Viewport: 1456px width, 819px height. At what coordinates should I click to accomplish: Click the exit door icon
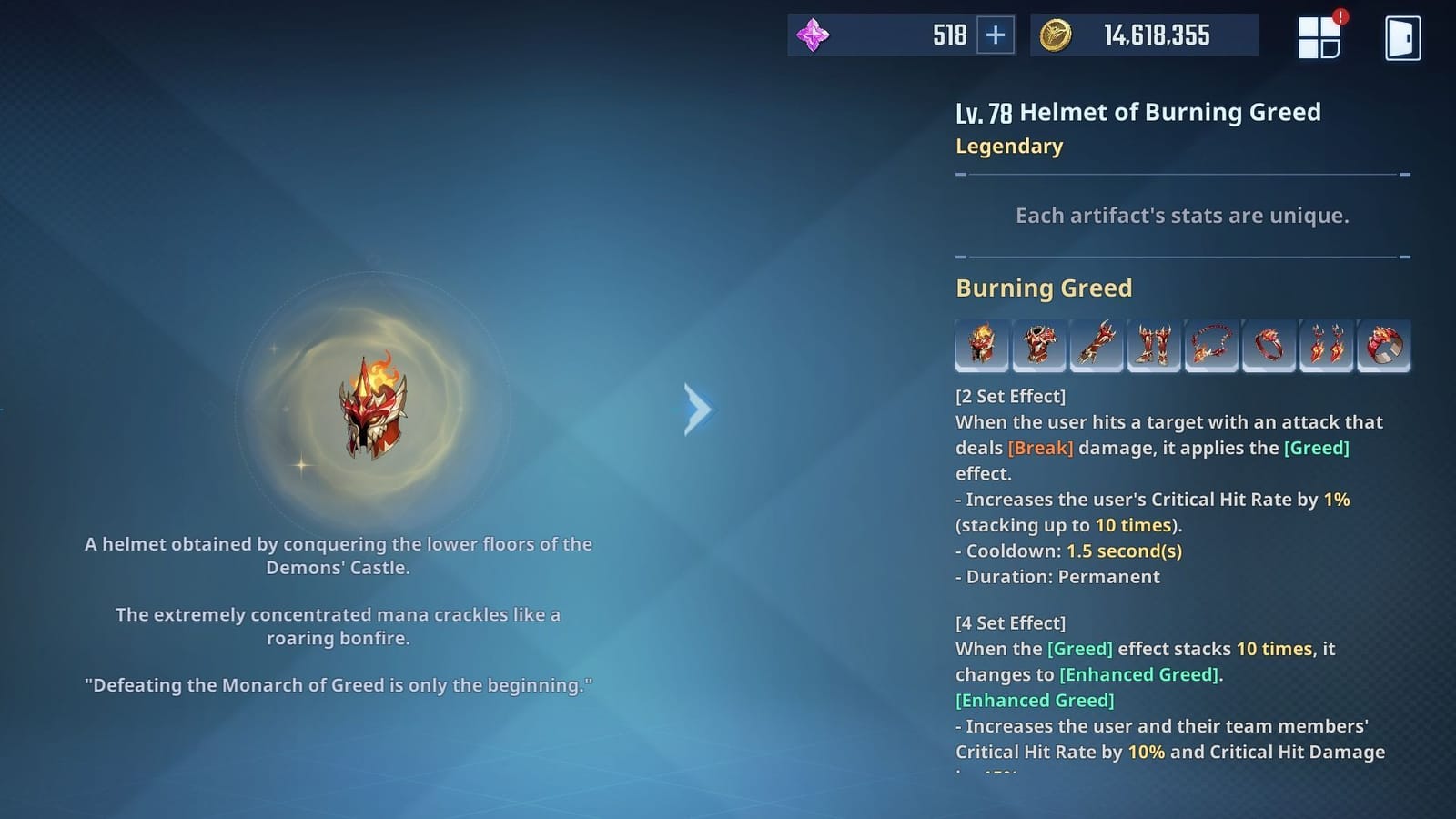click(1401, 36)
